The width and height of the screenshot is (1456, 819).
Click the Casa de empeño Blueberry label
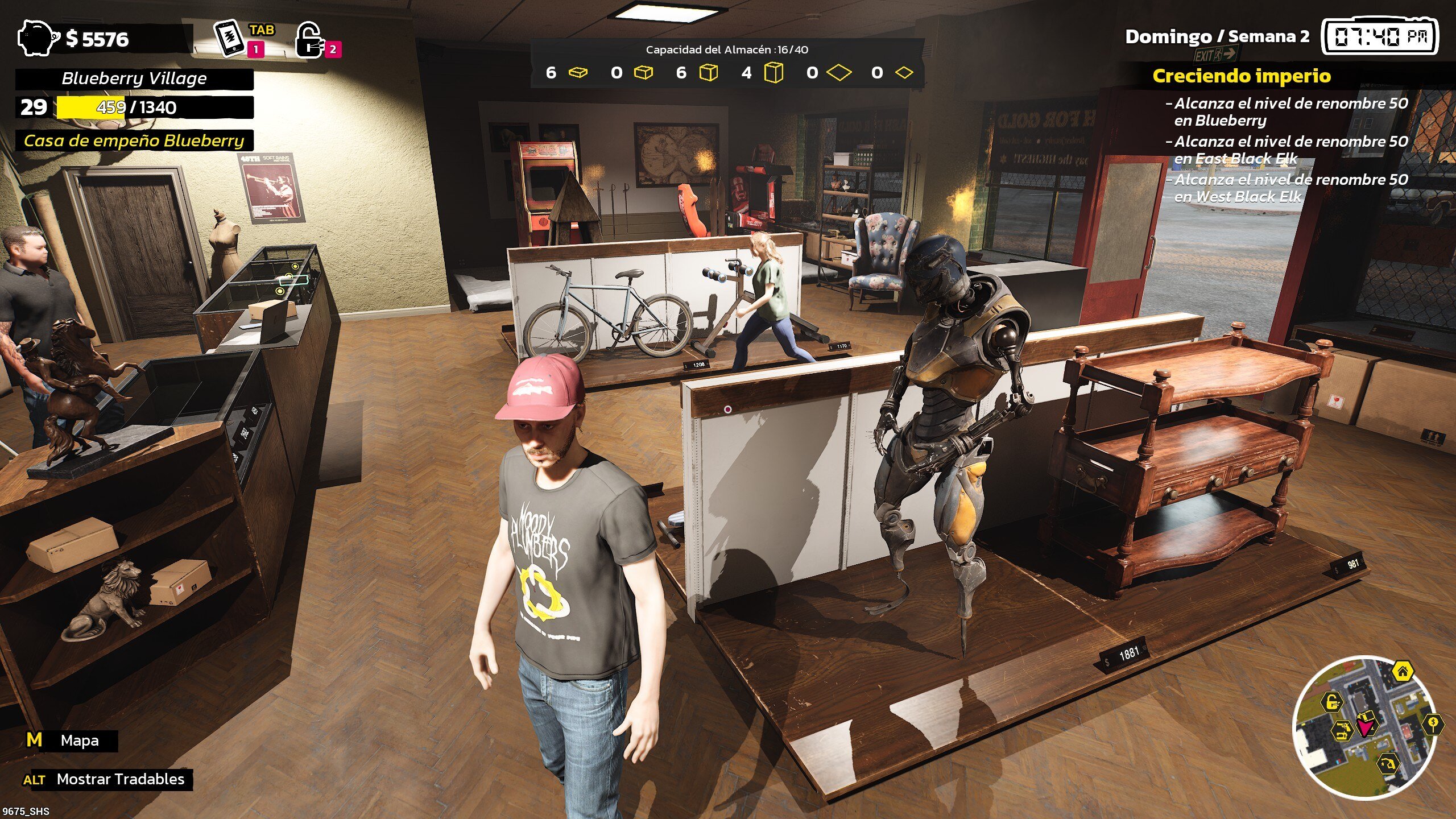[x=134, y=141]
